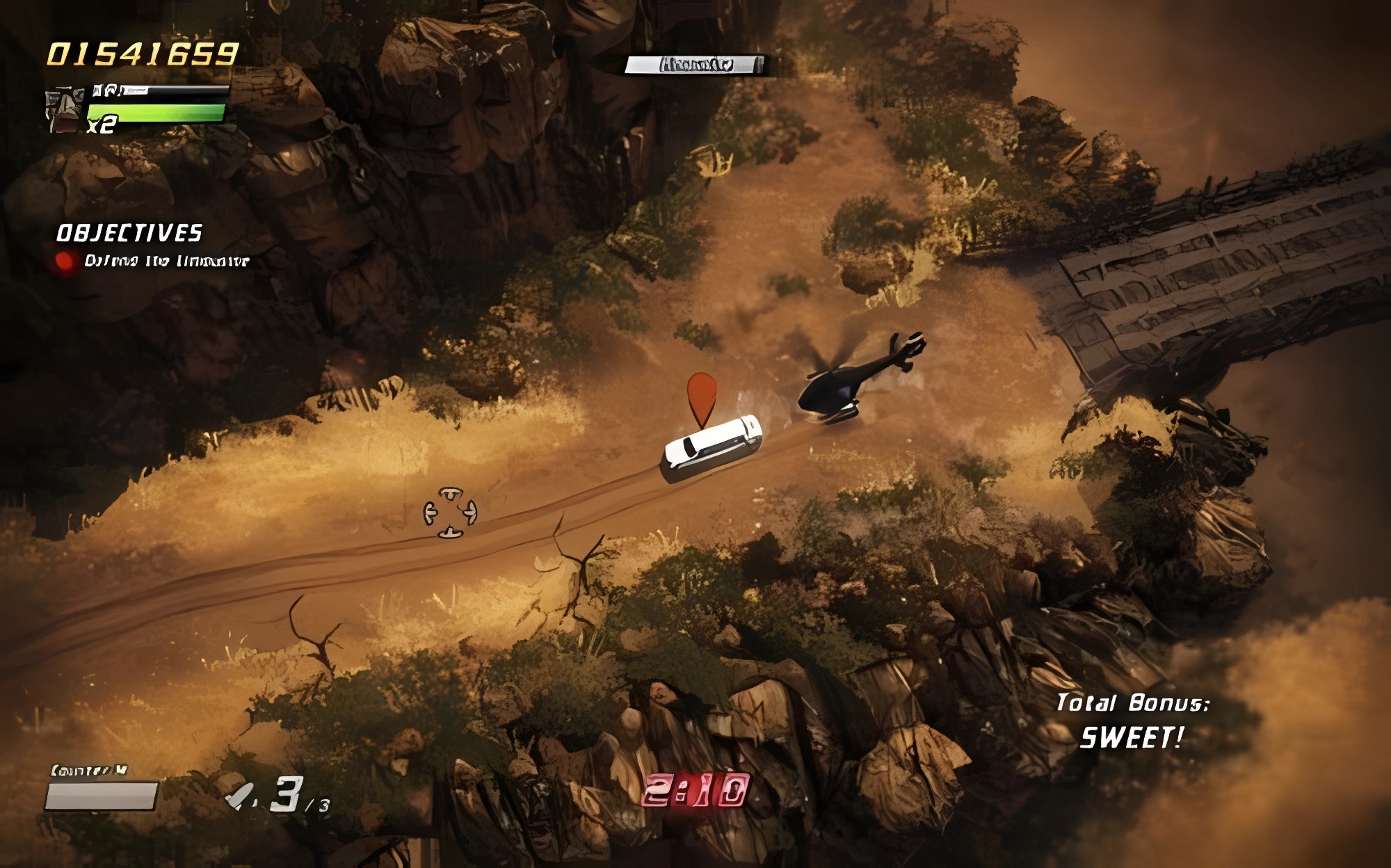Viewport: 1391px width, 868px height.
Task: Select the missile secondary weapon icon
Action: 241,796
